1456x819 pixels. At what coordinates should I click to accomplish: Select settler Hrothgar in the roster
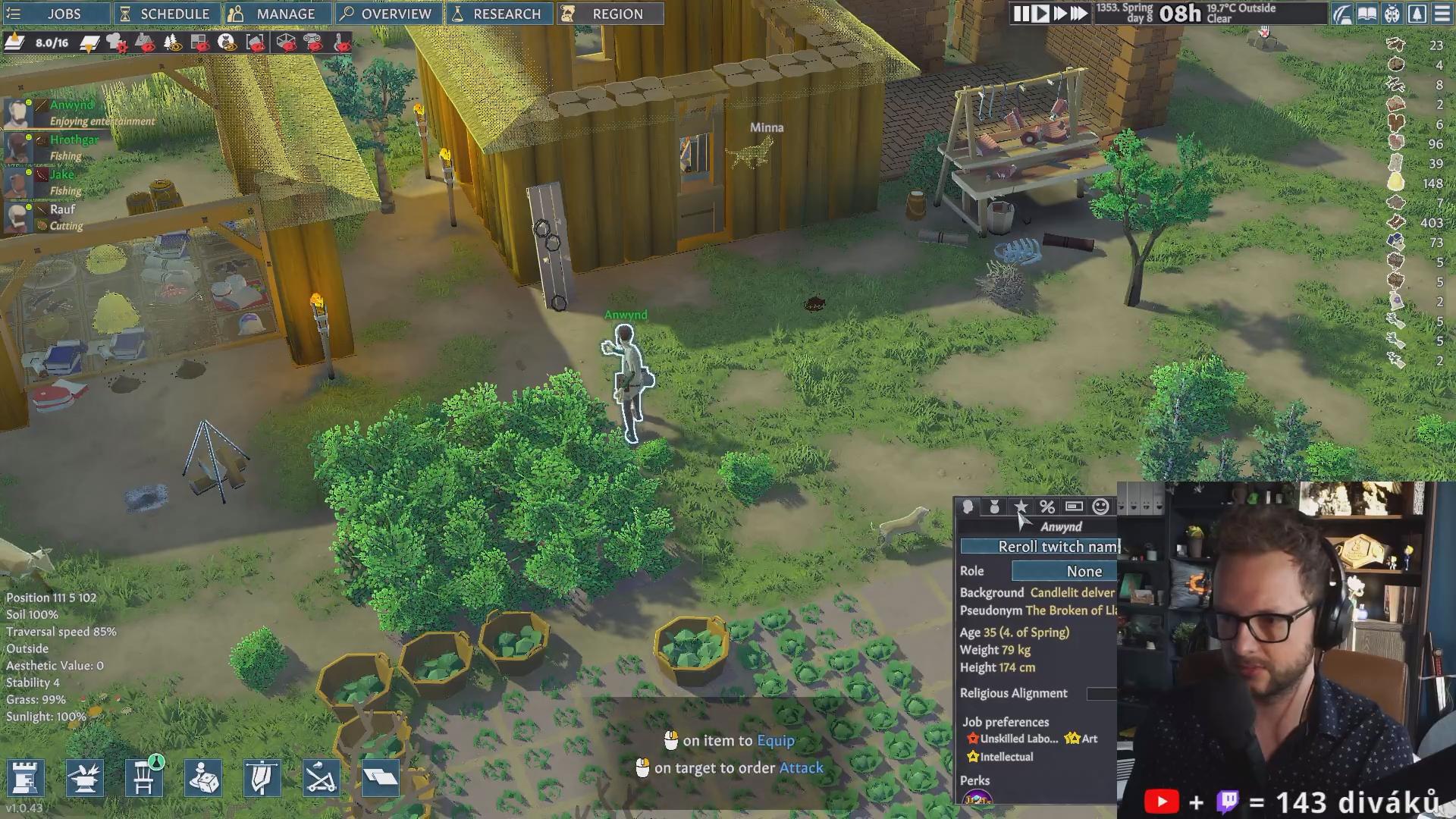74,140
